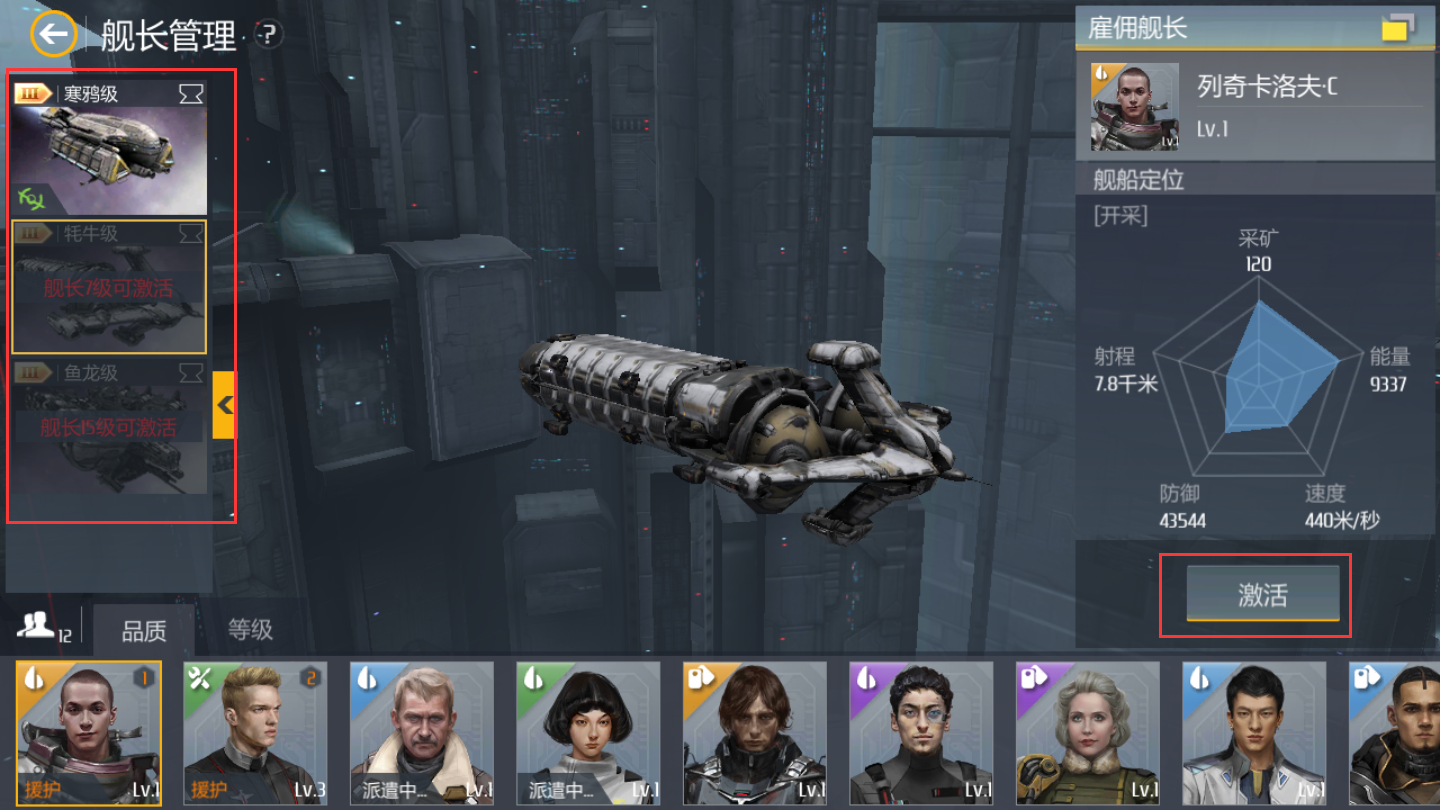Select the blond Lv.3 captain portrait
Image resolution: width=1440 pixels, height=810 pixels.
[255, 733]
